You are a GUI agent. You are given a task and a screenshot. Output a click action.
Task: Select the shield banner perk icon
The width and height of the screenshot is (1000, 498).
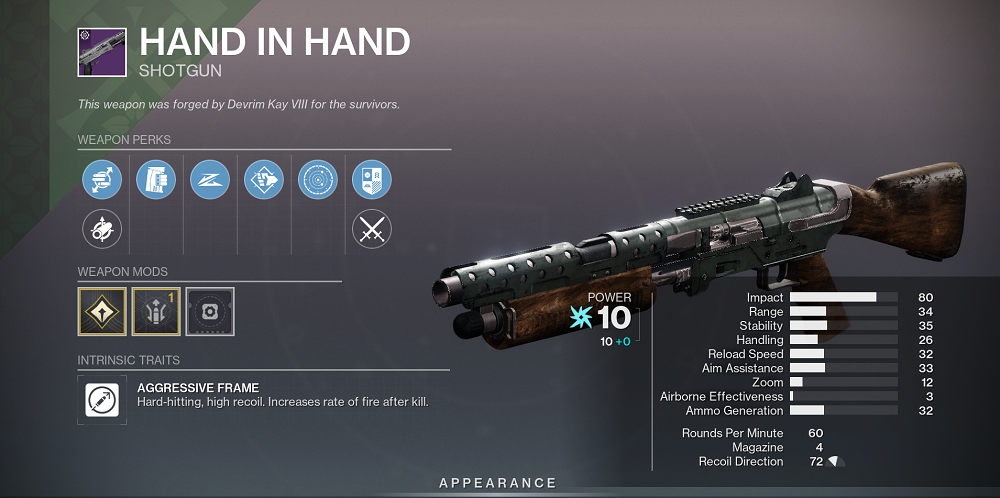(372, 180)
